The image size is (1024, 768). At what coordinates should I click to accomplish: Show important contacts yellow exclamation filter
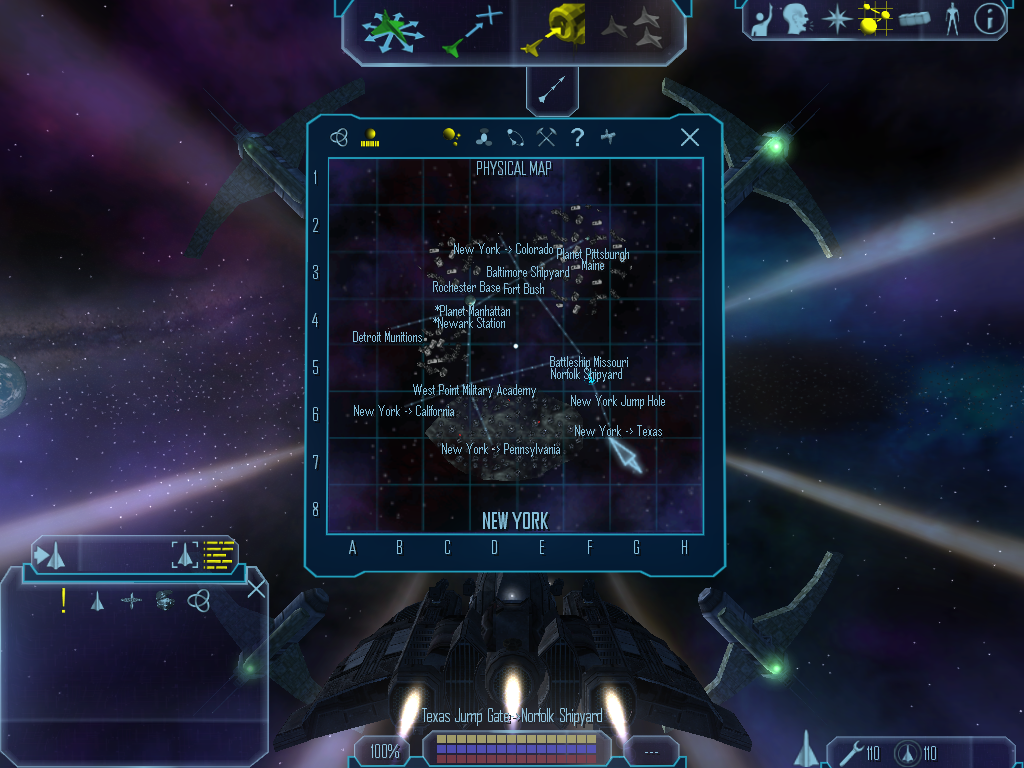point(64,600)
